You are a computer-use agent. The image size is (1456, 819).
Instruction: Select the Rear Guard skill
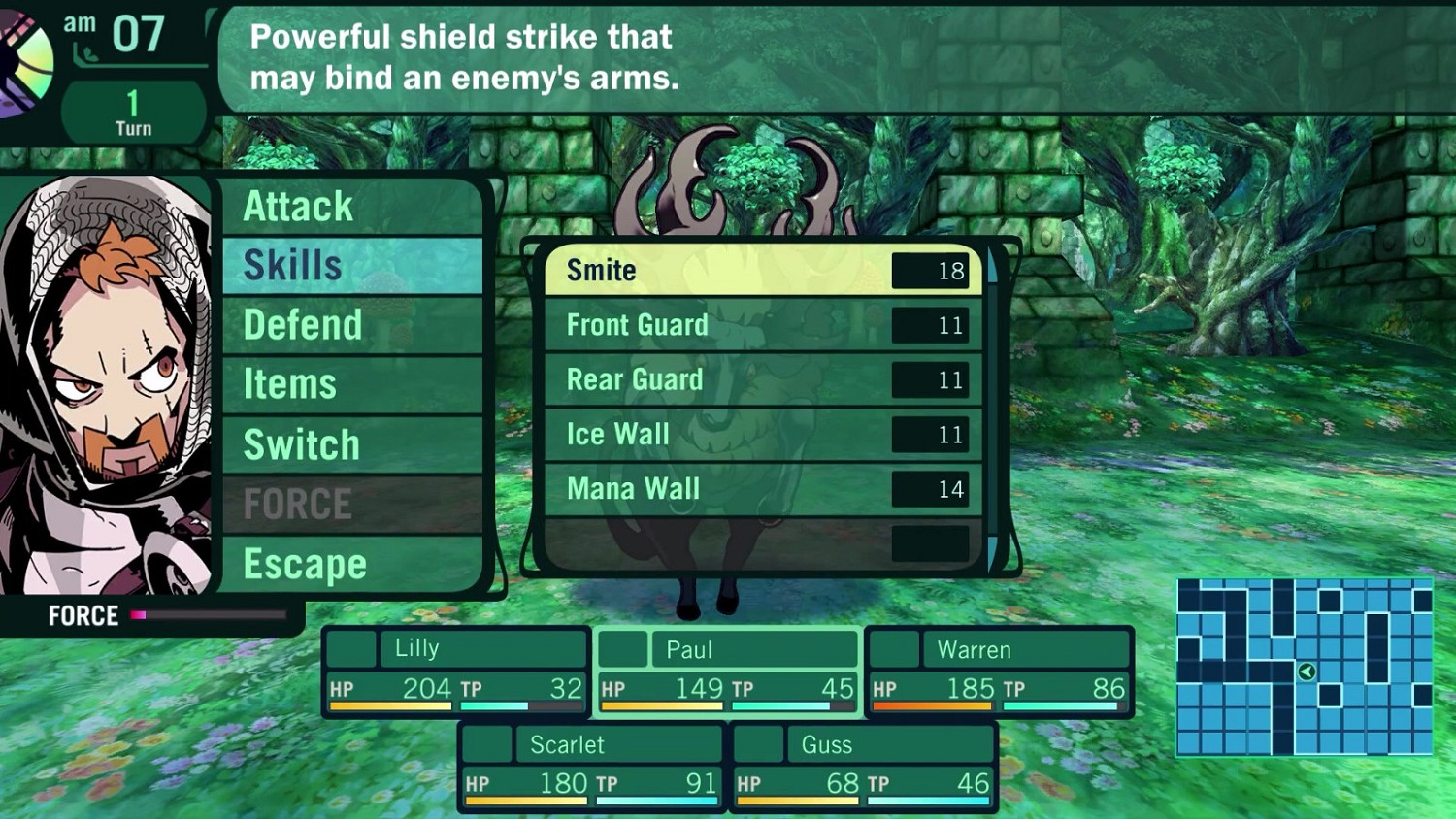[763, 379]
